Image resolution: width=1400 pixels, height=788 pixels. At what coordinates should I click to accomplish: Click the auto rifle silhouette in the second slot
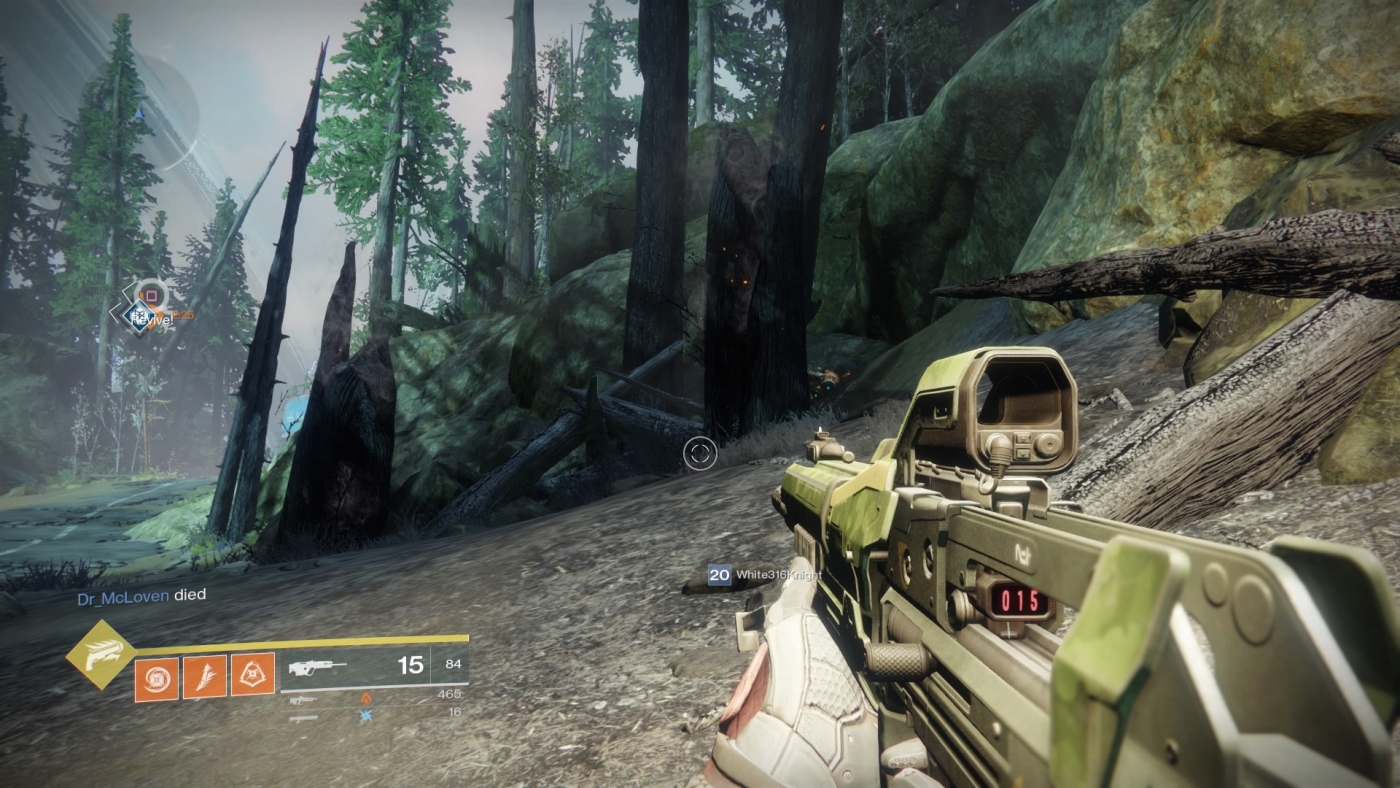coord(303,701)
